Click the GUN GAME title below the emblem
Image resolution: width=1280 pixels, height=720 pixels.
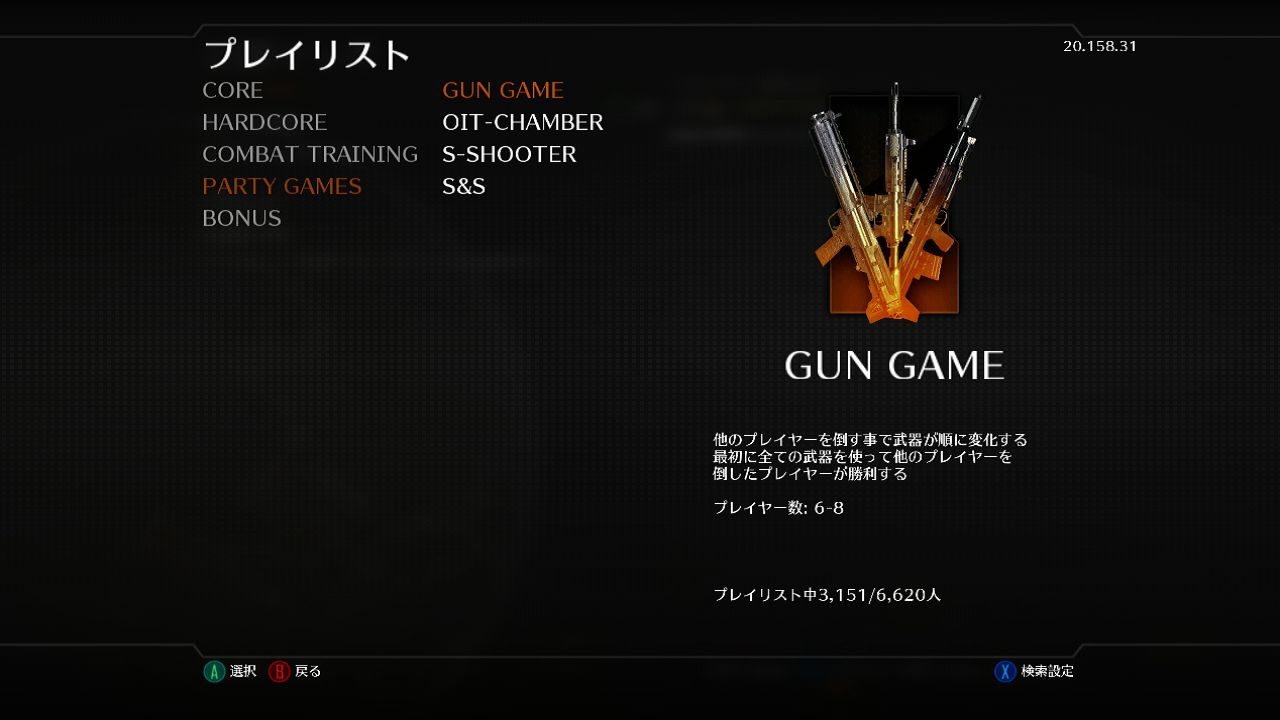point(893,365)
